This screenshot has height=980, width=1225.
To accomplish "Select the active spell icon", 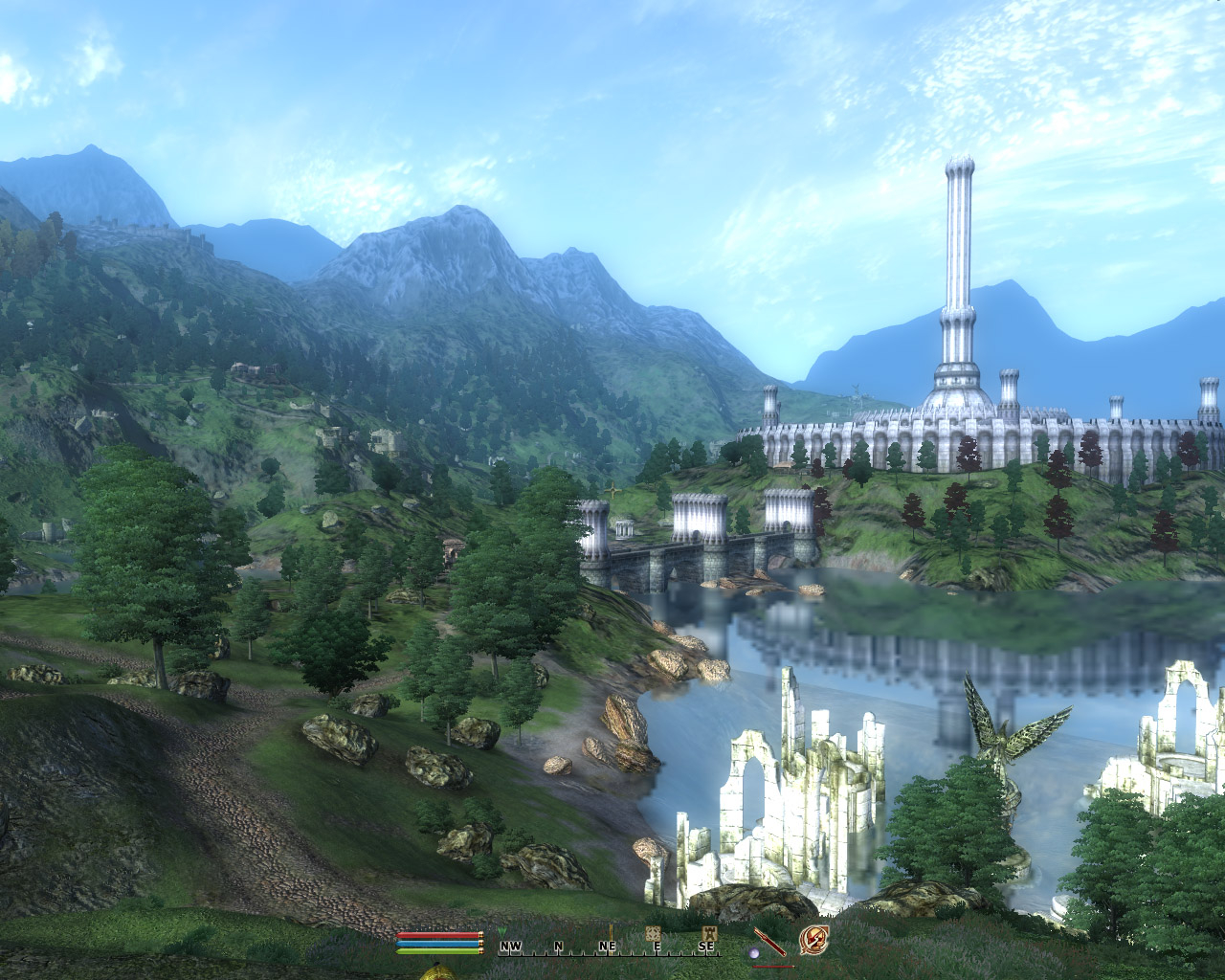I will point(813,940).
